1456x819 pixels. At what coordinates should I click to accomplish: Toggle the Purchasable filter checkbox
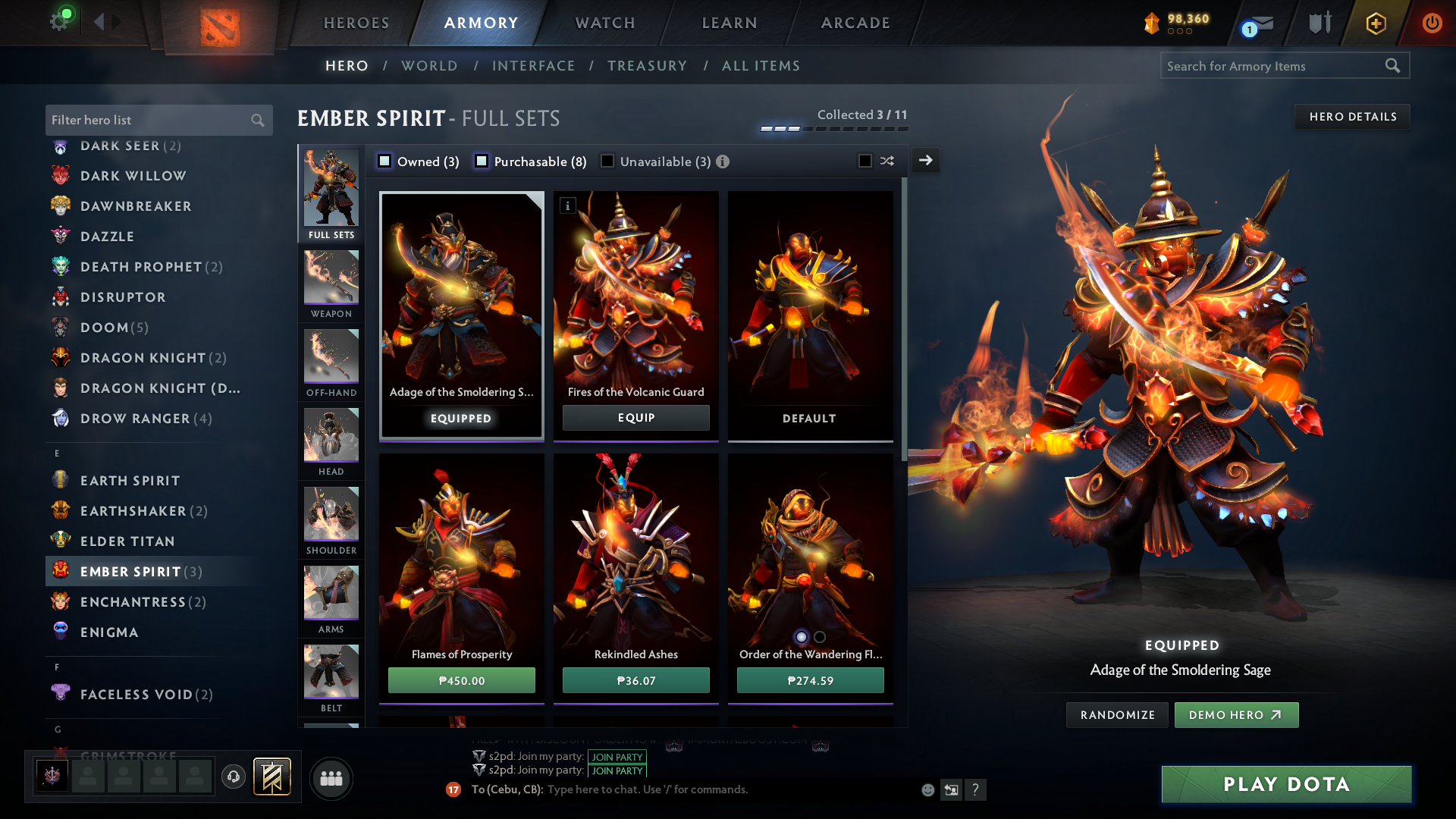click(x=482, y=161)
